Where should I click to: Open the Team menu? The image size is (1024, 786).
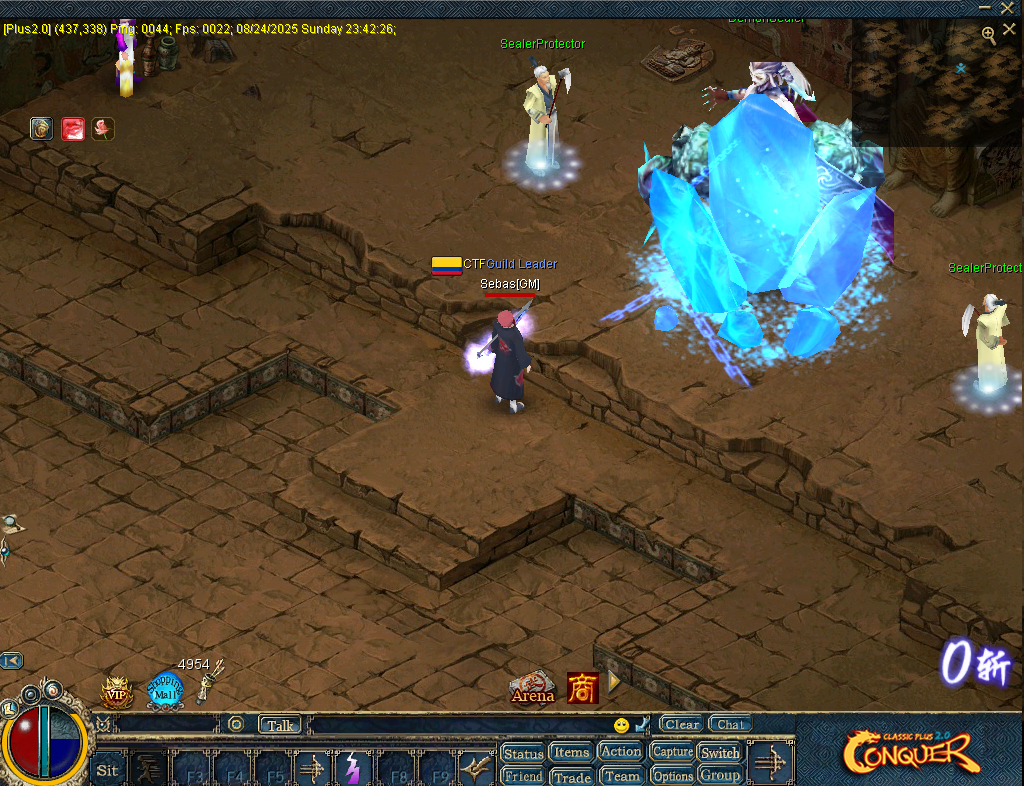tap(621, 775)
